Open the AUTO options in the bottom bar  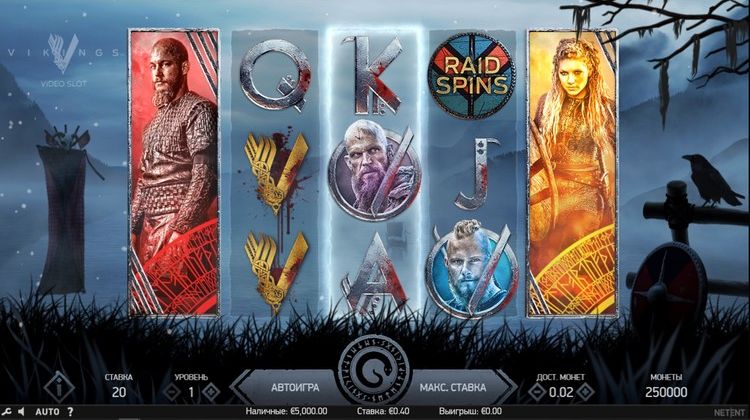tap(47, 411)
